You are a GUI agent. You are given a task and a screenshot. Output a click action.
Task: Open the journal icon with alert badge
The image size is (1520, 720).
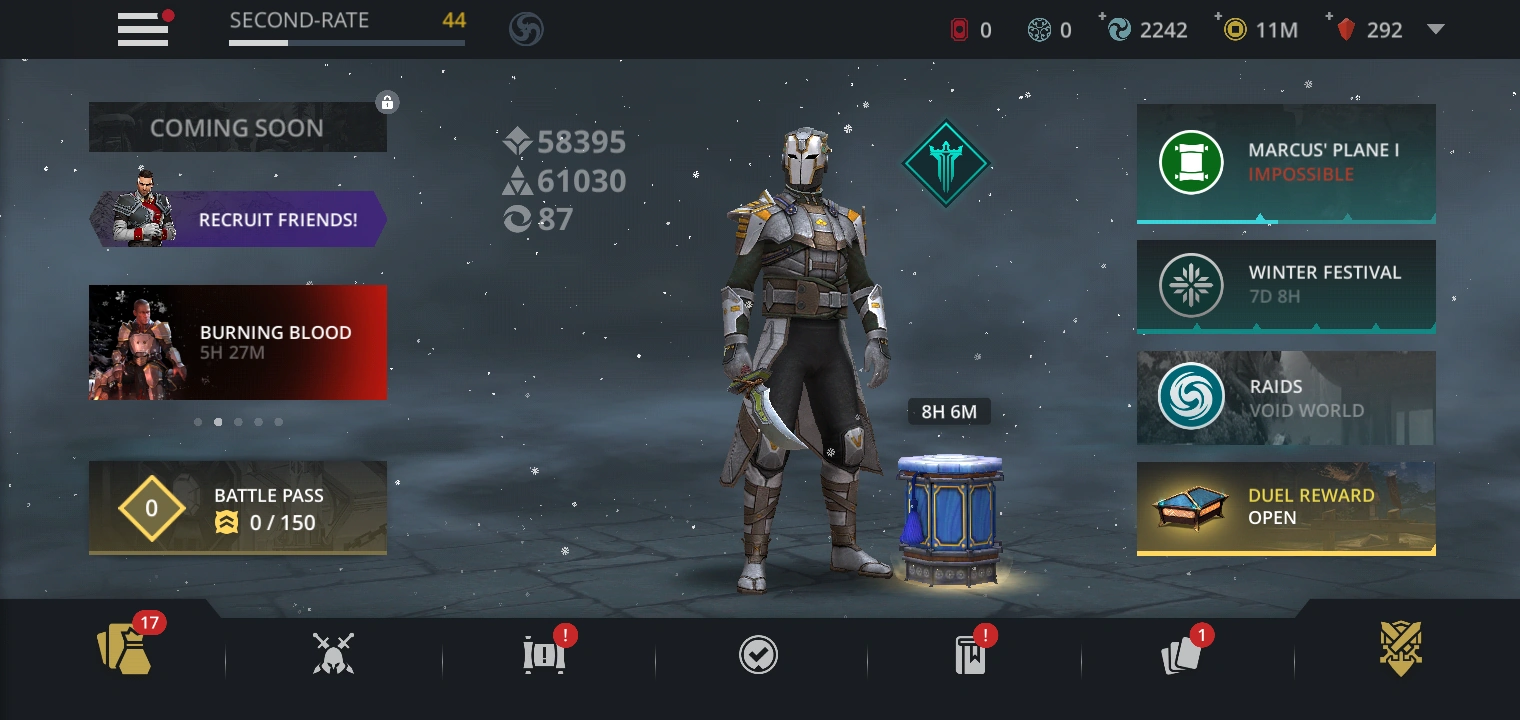pos(968,652)
